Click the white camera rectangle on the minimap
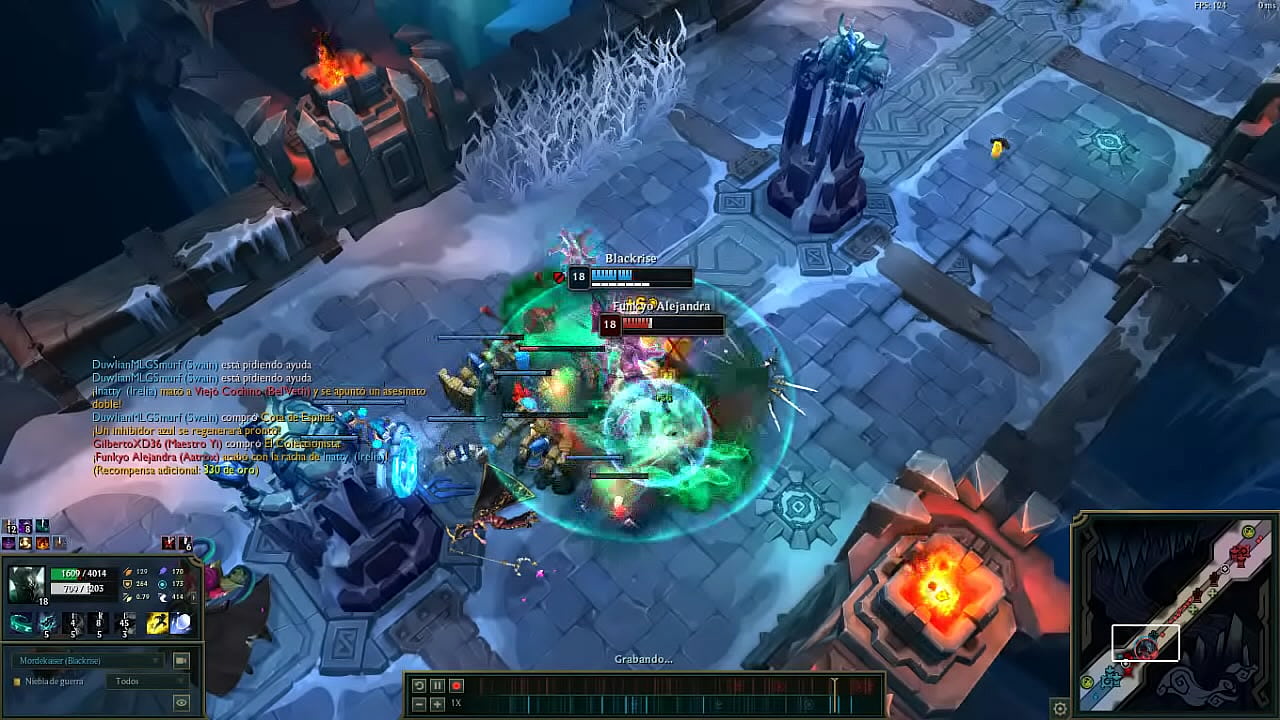The height and width of the screenshot is (720, 1280). [1145, 643]
